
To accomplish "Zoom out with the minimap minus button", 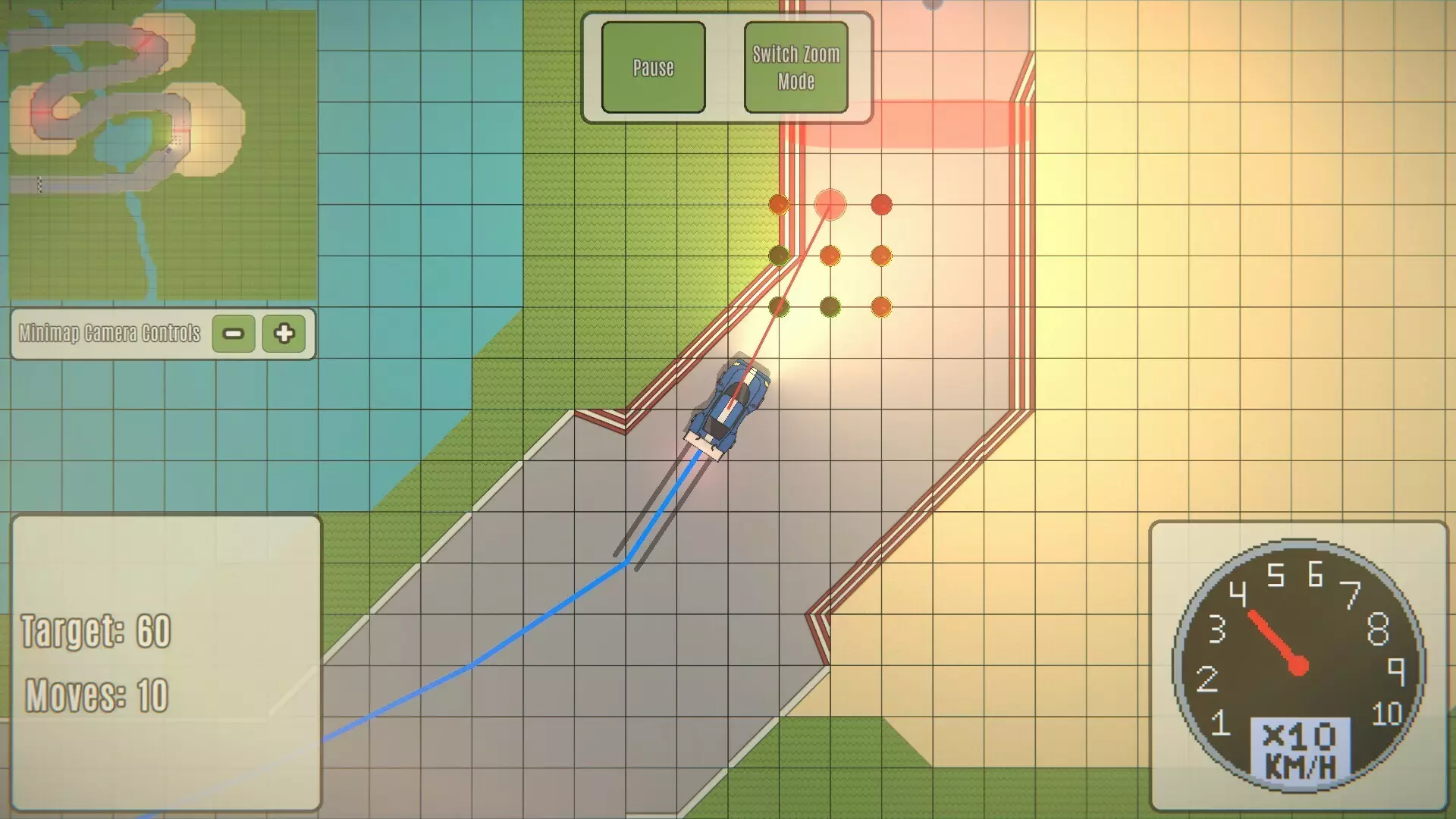I will pos(233,334).
